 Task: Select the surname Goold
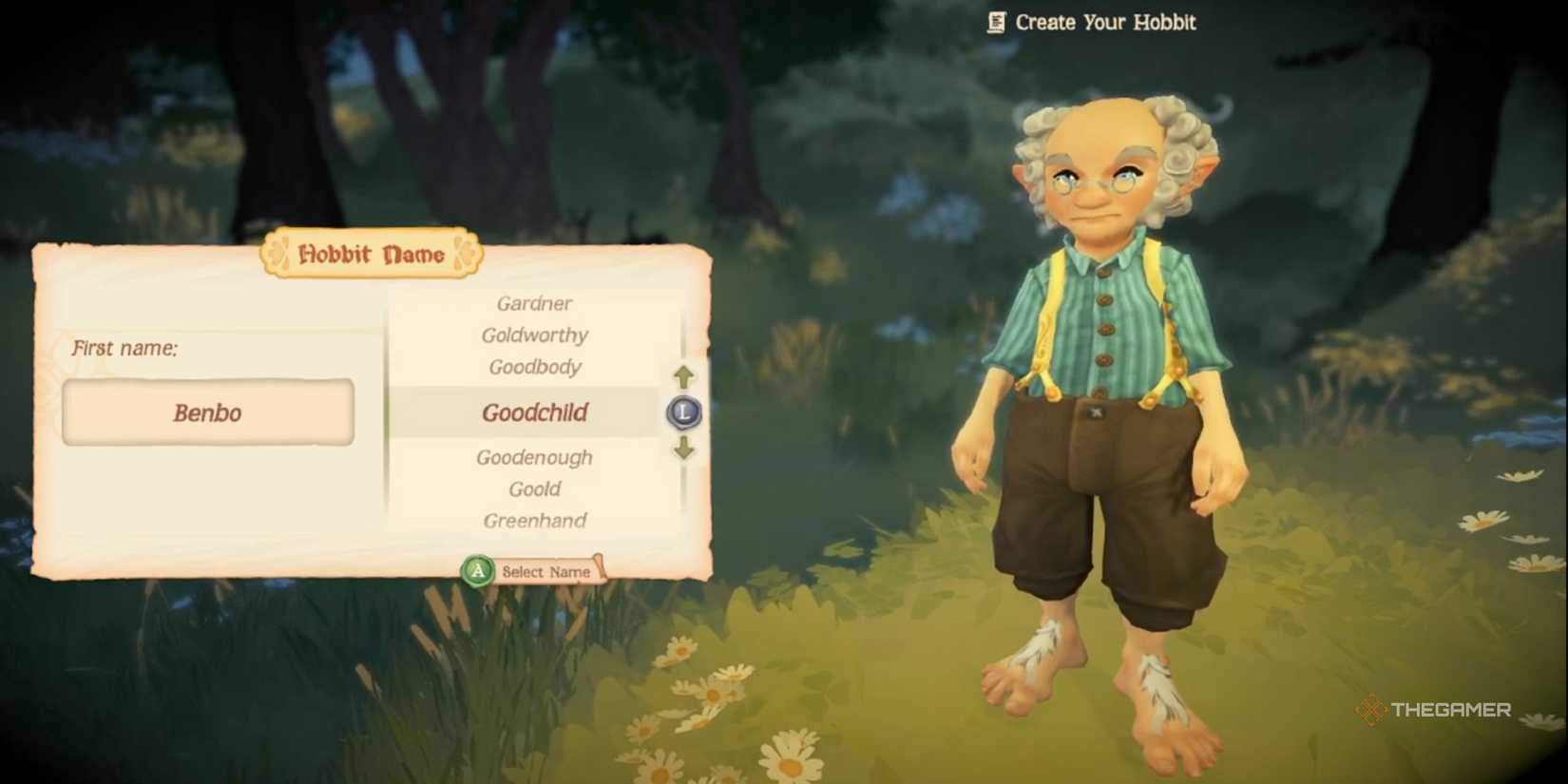[x=534, y=488]
